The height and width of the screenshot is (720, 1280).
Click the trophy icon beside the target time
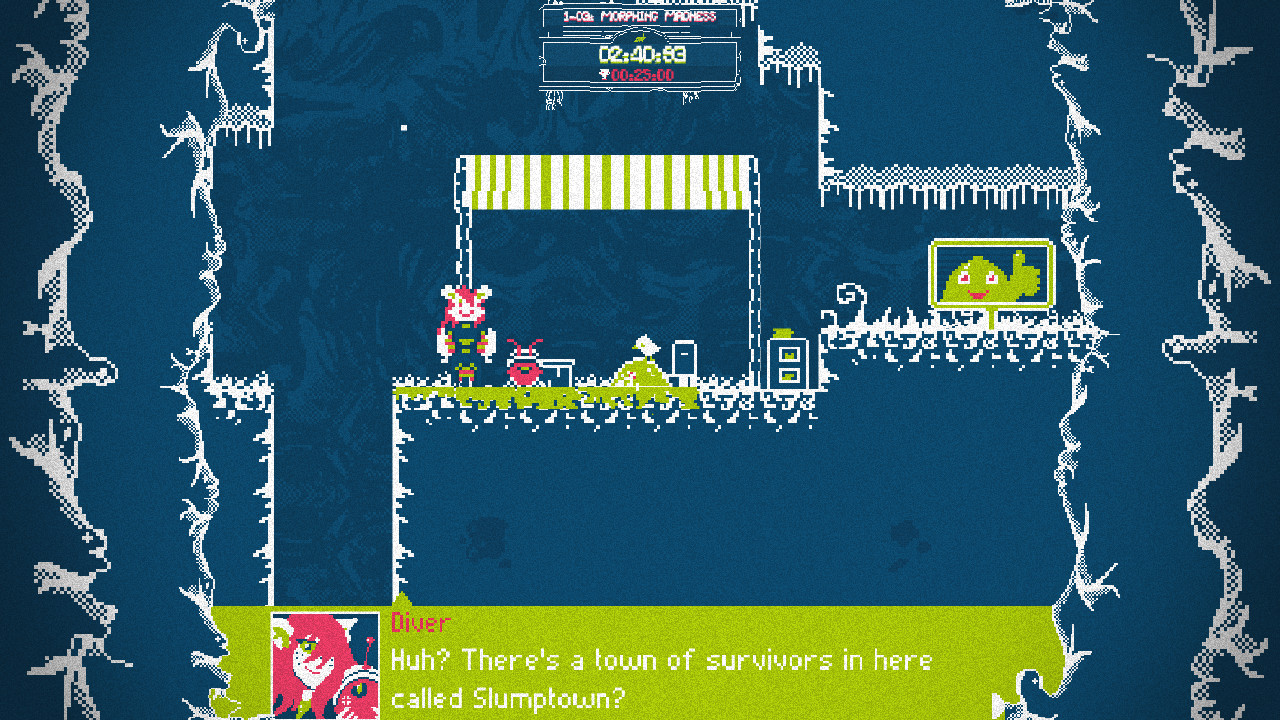coord(603,74)
